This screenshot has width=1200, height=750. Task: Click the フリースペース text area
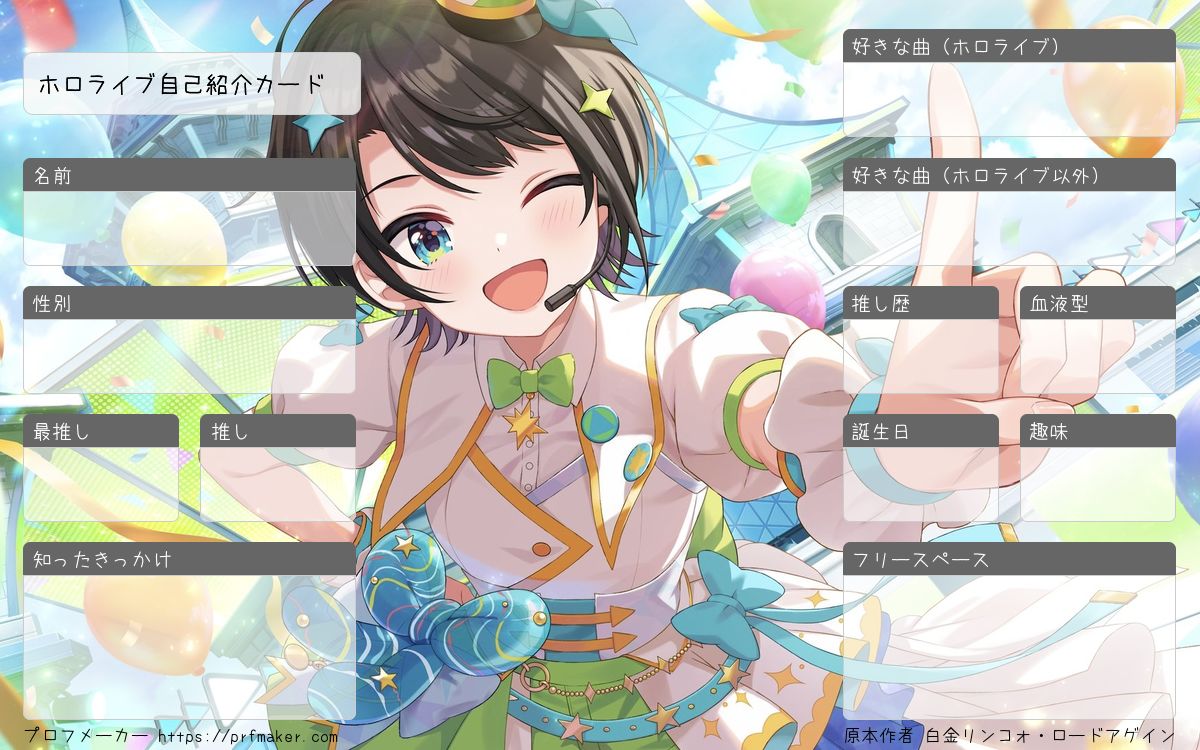(x=1009, y=646)
